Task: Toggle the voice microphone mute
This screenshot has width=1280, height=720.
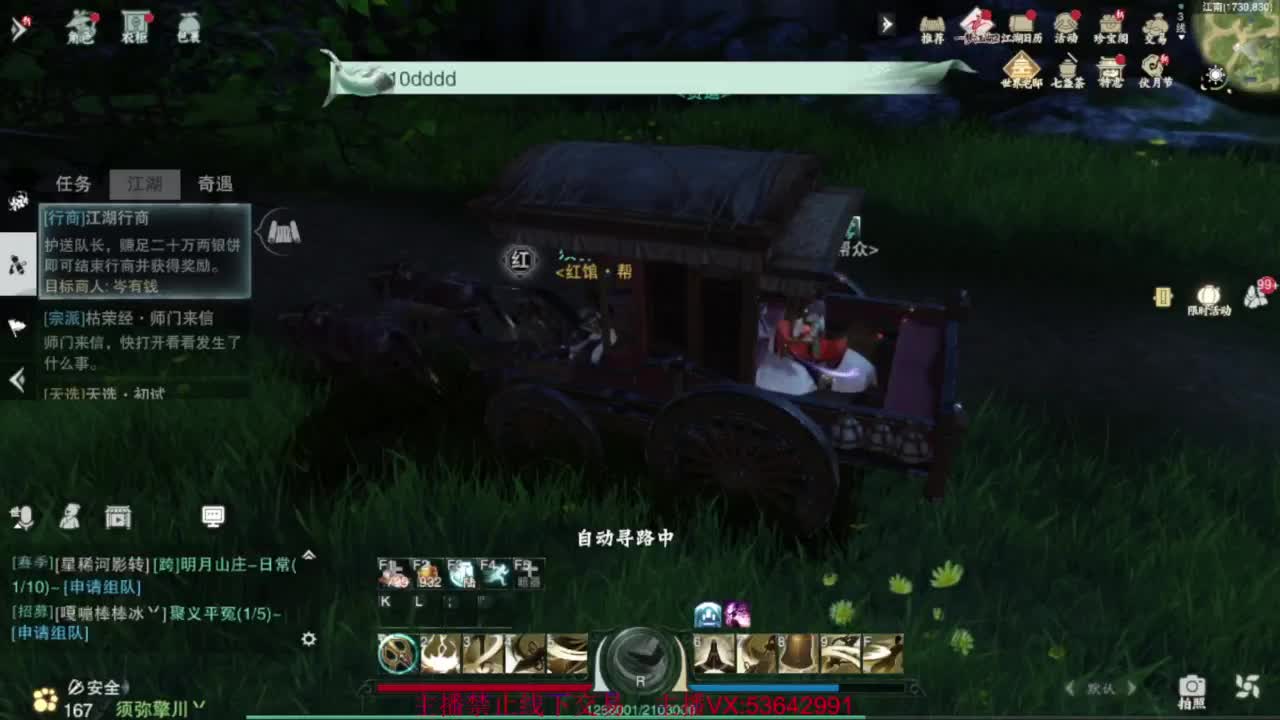Action: (23, 517)
